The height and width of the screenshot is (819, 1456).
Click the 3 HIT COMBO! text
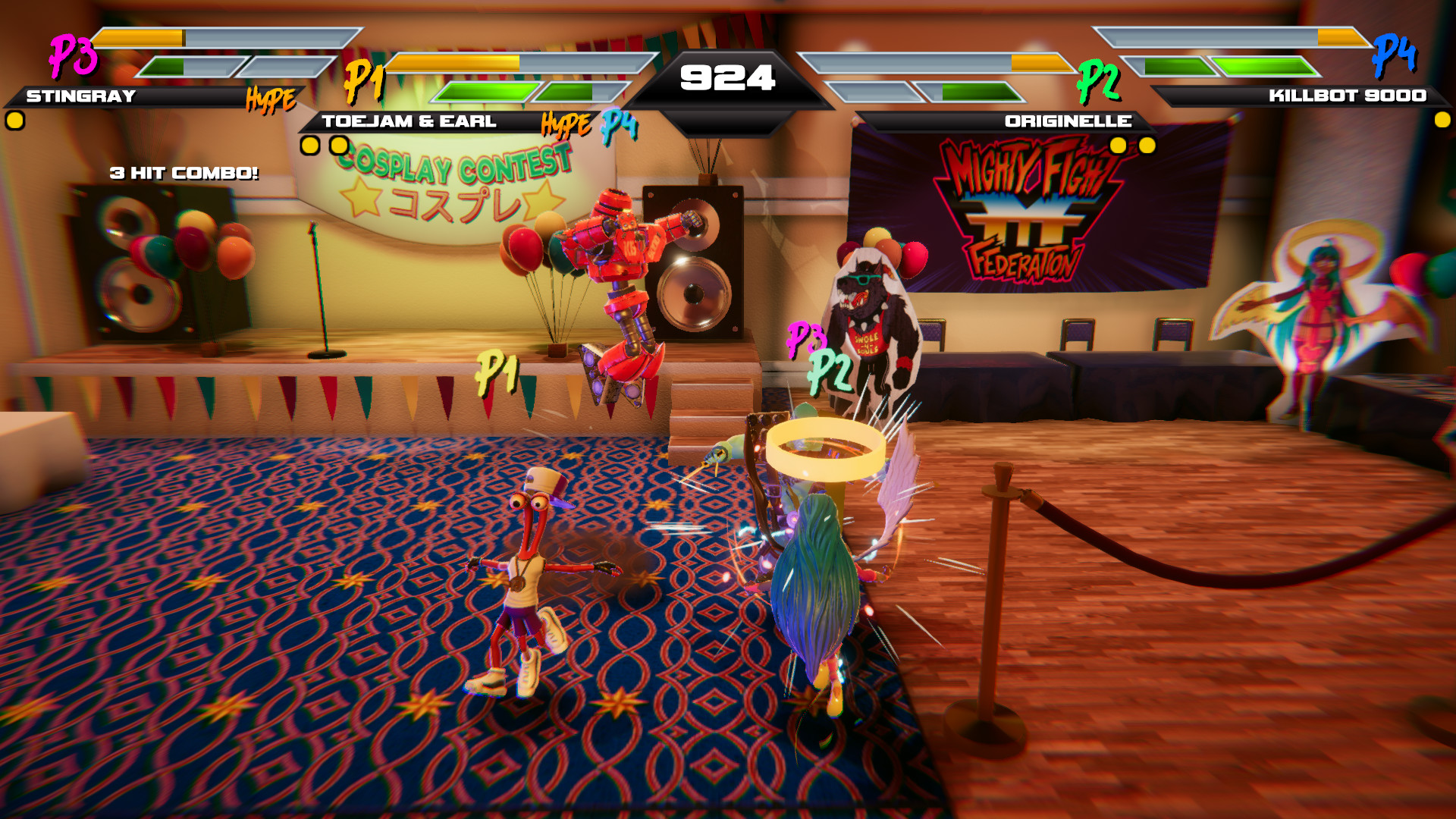point(184,173)
